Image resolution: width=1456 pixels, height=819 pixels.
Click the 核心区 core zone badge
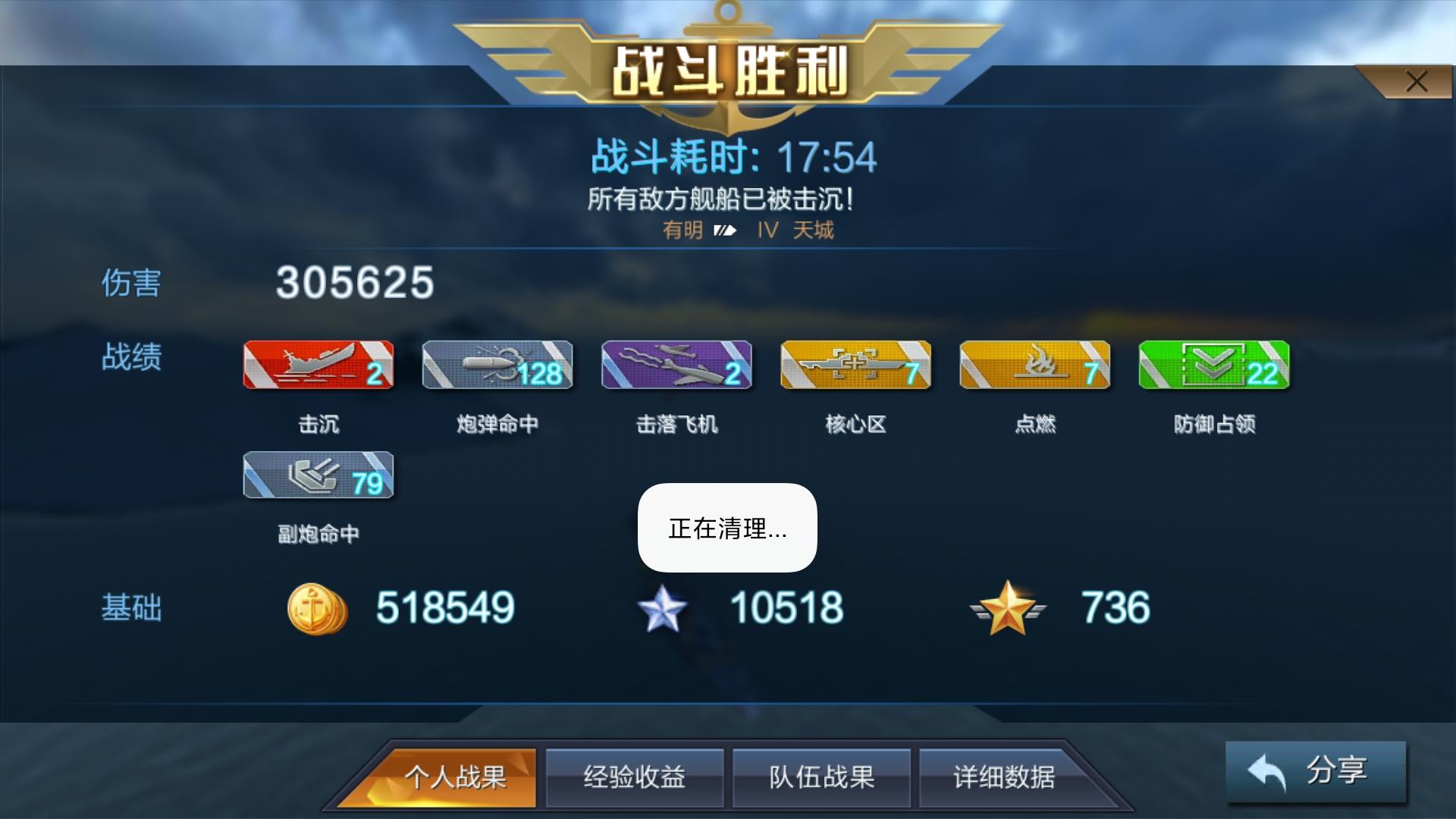coord(855,366)
